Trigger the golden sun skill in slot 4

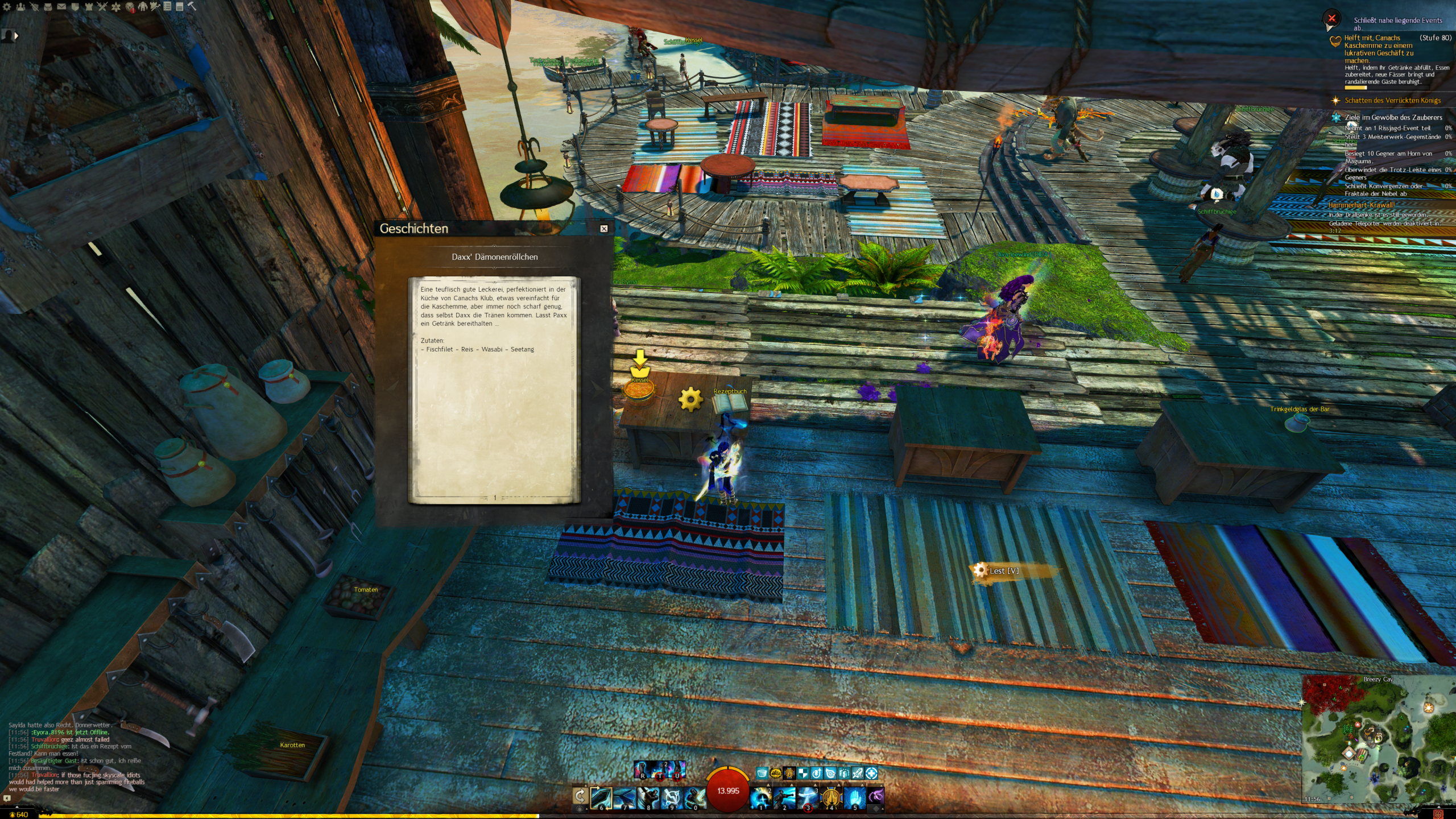(831, 797)
